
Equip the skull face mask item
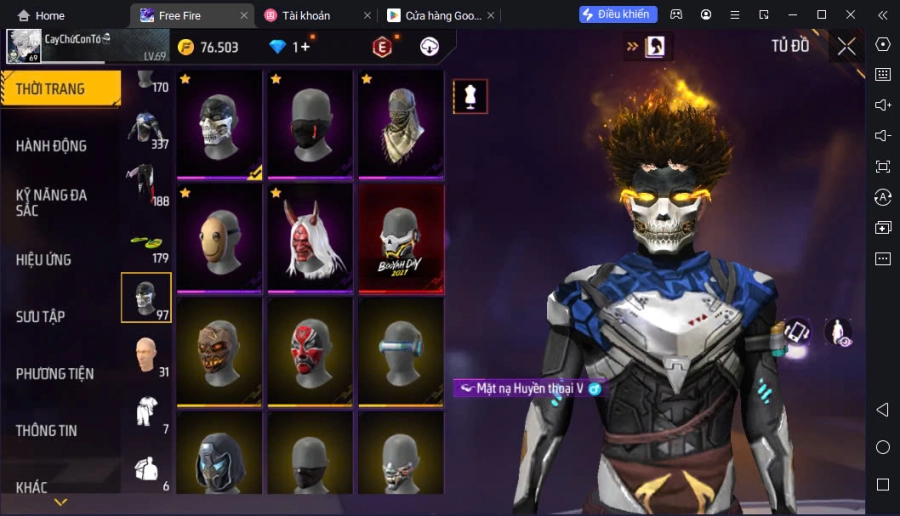click(218, 124)
